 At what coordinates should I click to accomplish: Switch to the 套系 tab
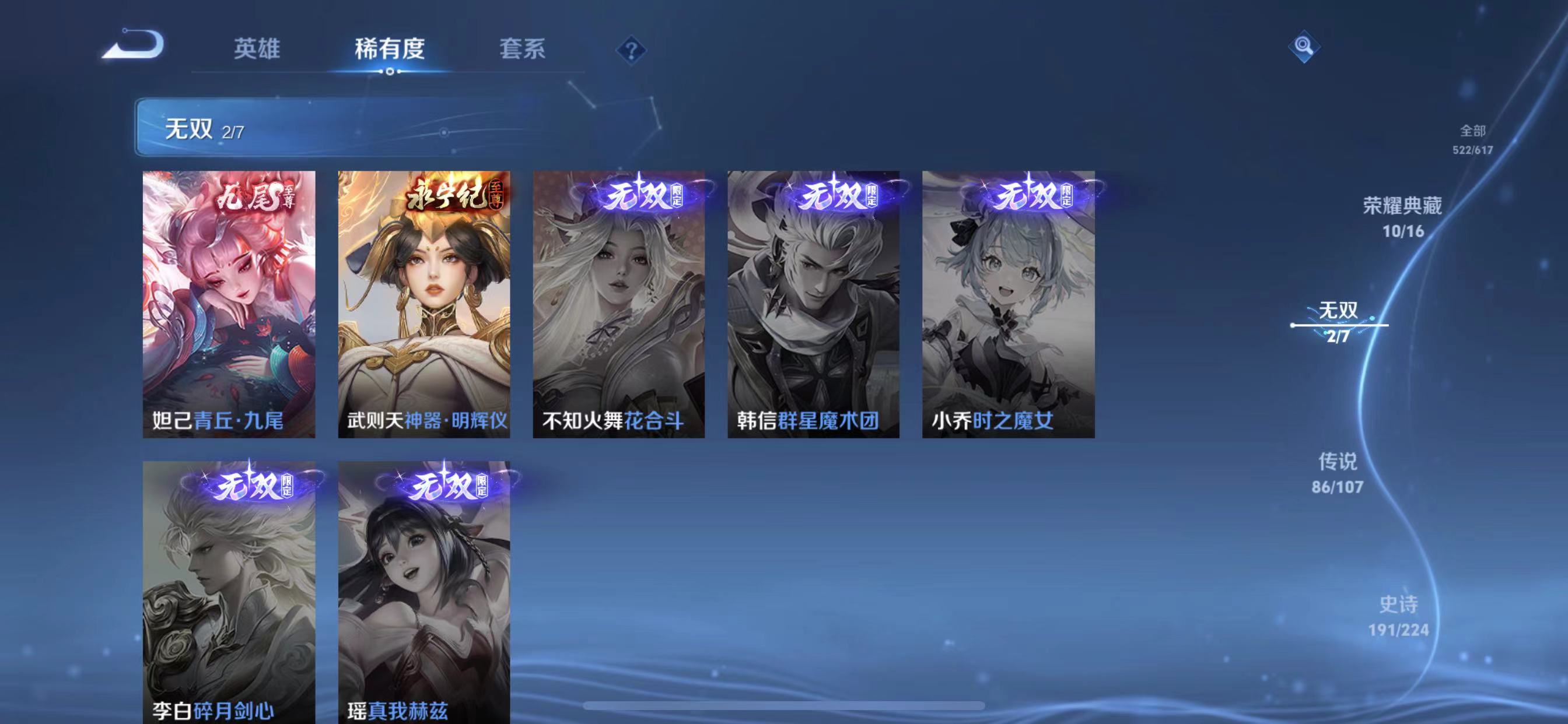click(522, 52)
